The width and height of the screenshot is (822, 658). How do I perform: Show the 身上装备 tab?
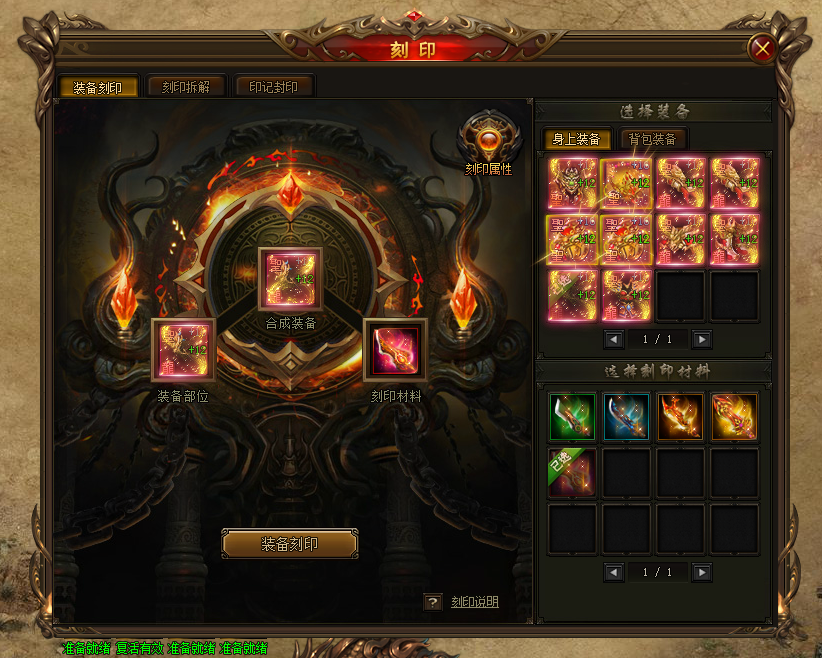576,139
